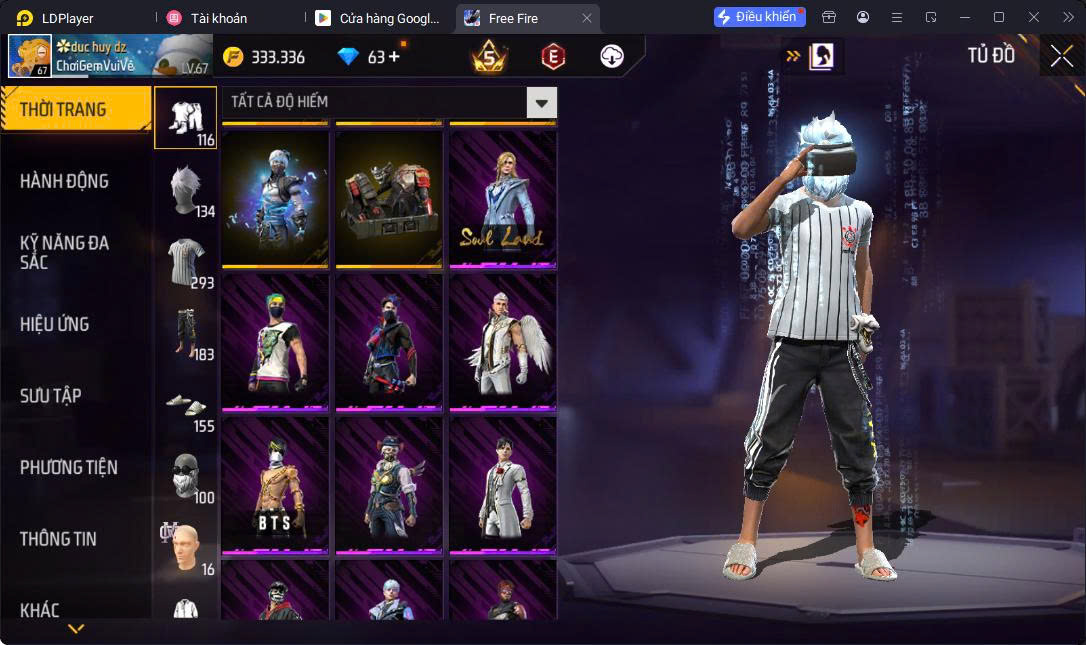Add more diamonds with the plus button
The width and height of the screenshot is (1086, 645).
click(x=393, y=57)
